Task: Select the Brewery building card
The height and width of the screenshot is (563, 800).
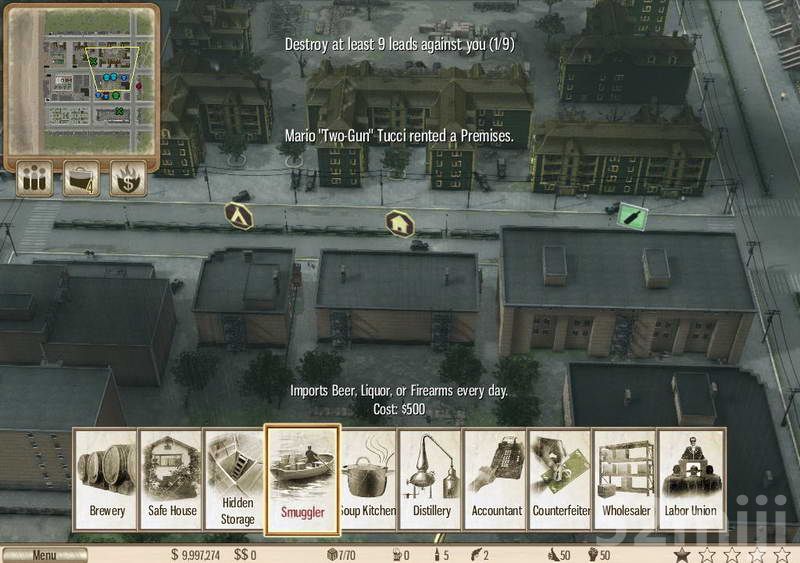Action: [107, 480]
